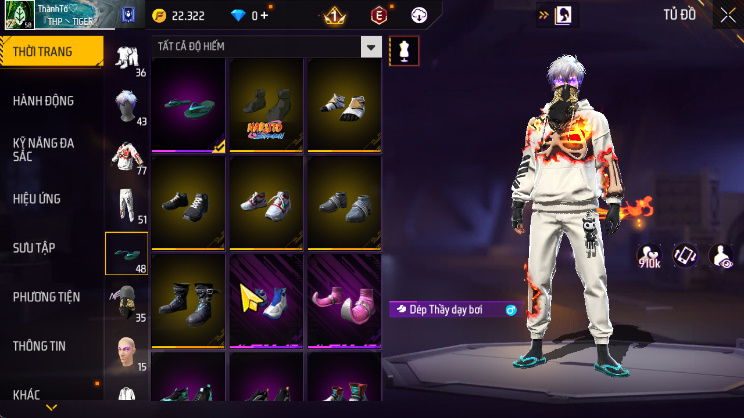Click the 910k likes heart icon
This screenshot has width=744, height=418.
pyautogui.click(x=651, y=257)
